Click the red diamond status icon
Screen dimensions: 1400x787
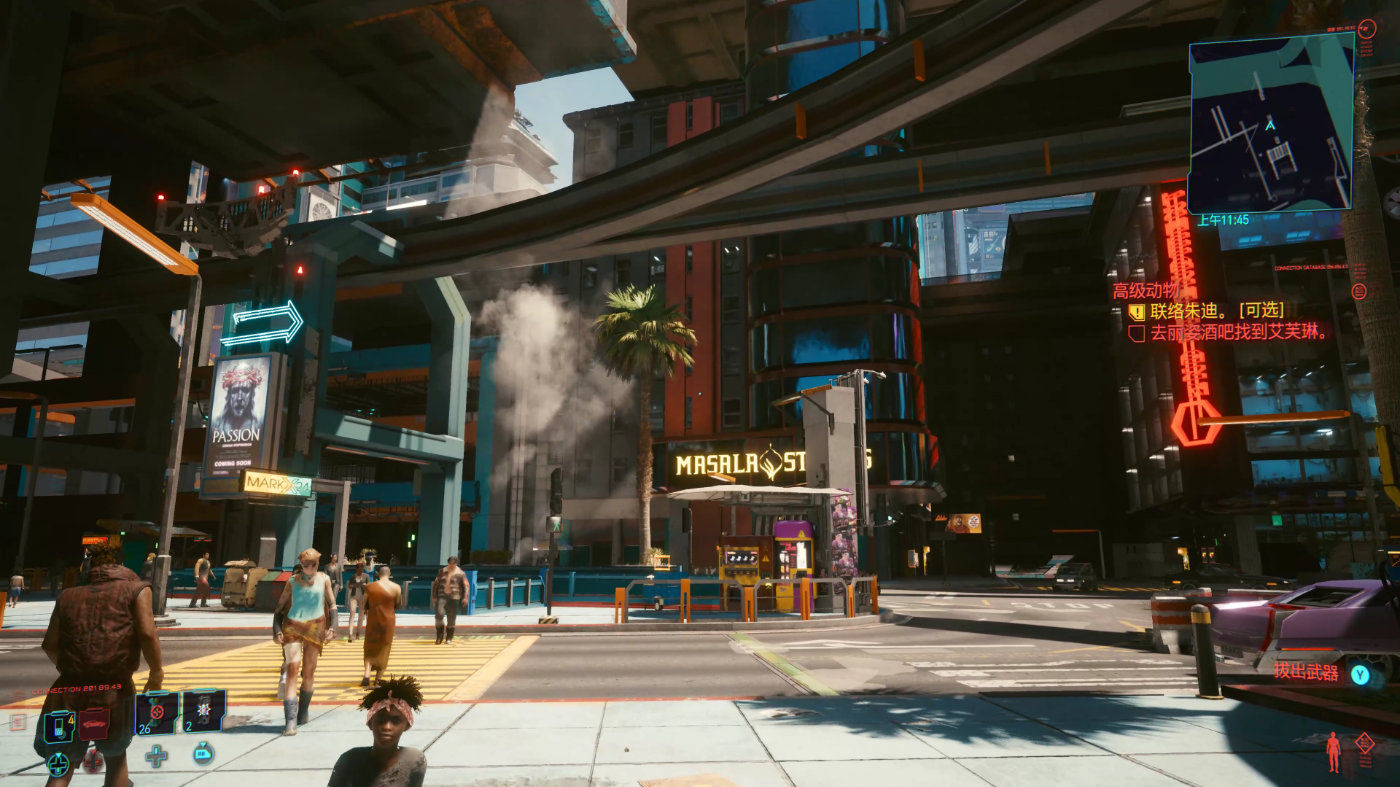pyautogui.click(x=1364, y=741)
